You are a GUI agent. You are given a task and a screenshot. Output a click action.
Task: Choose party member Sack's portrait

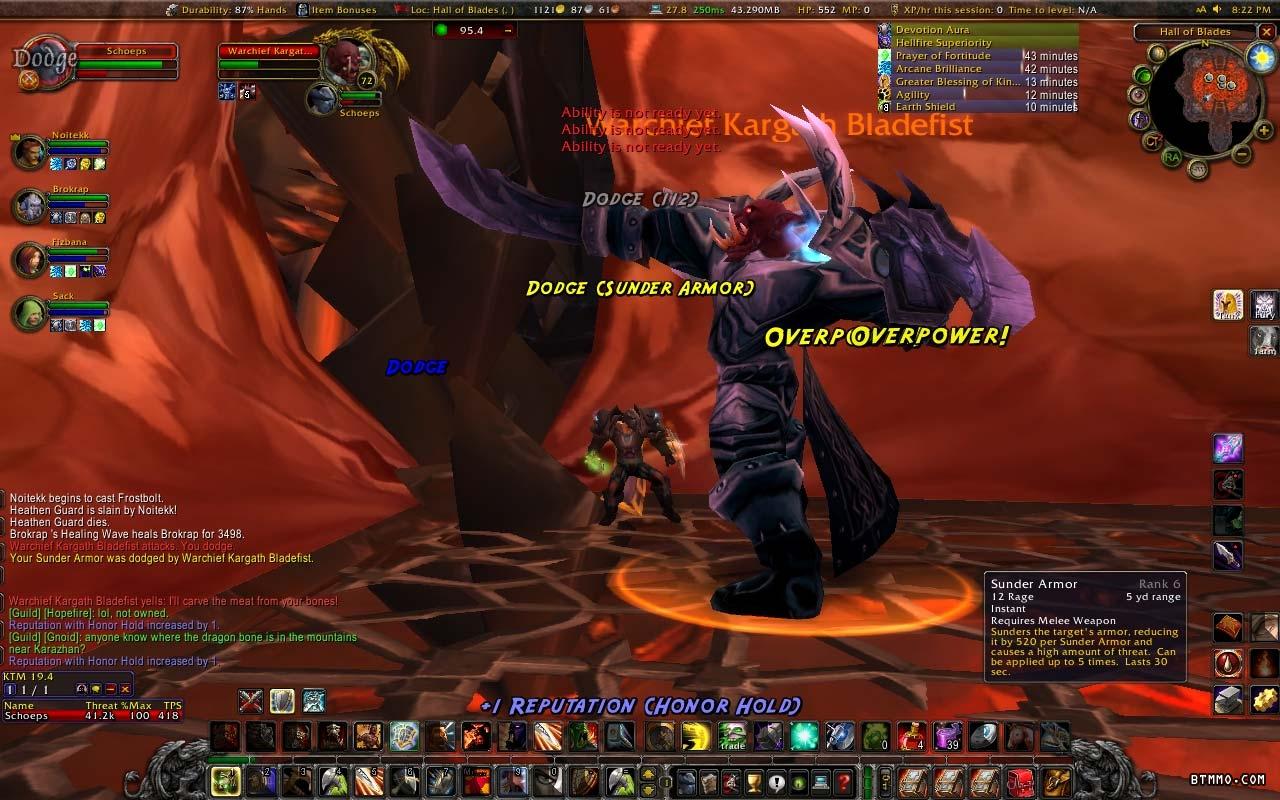click(x=29, y=314)
